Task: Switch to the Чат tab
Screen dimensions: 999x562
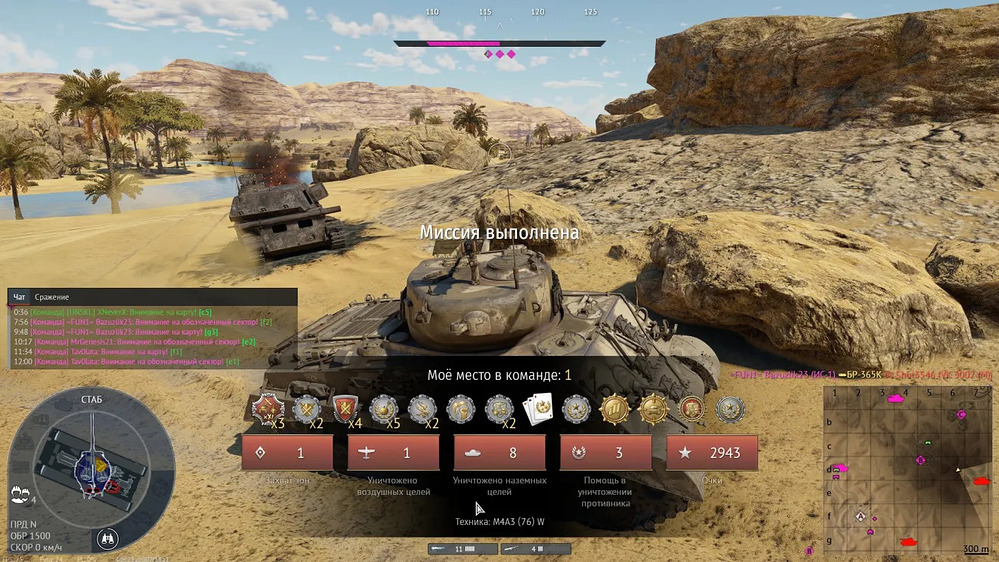Action: point(19,297)
